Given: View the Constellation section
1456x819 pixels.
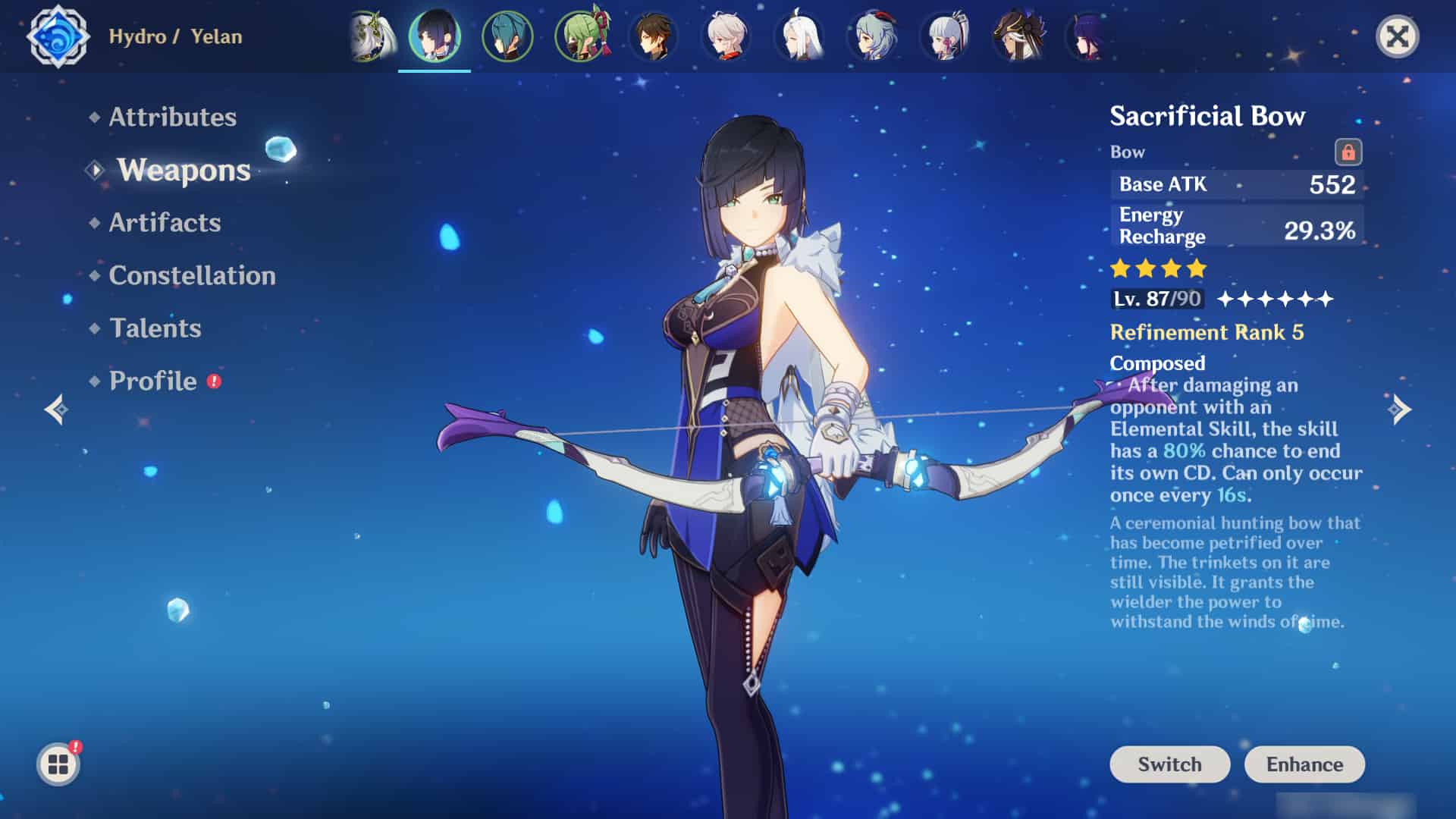Looking at the screenshot, I should pos(192,275).
